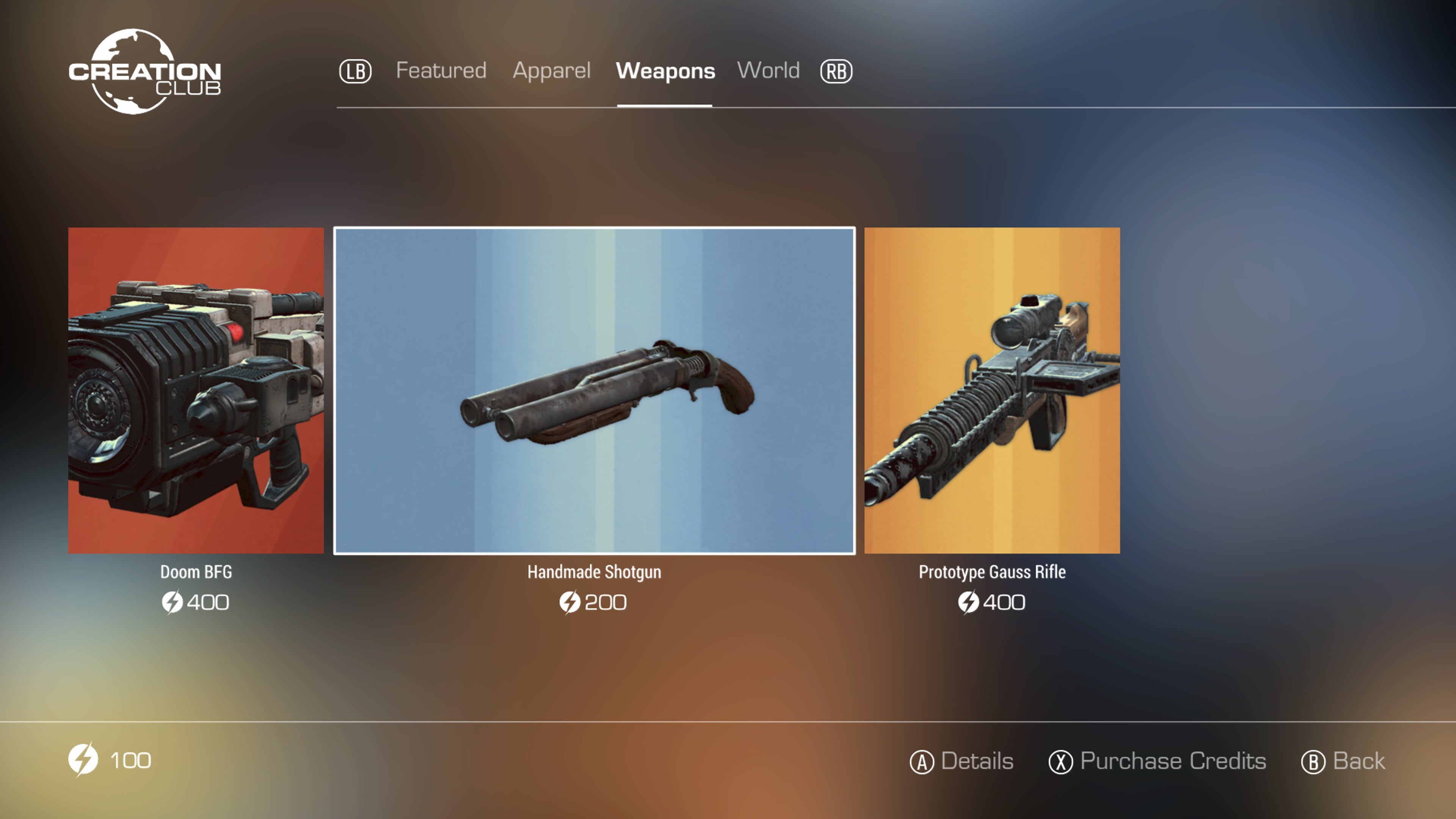This screenshot has height=819, width=1456.
Task: Click Purchase Credits
Action: tap(1157, 761)
